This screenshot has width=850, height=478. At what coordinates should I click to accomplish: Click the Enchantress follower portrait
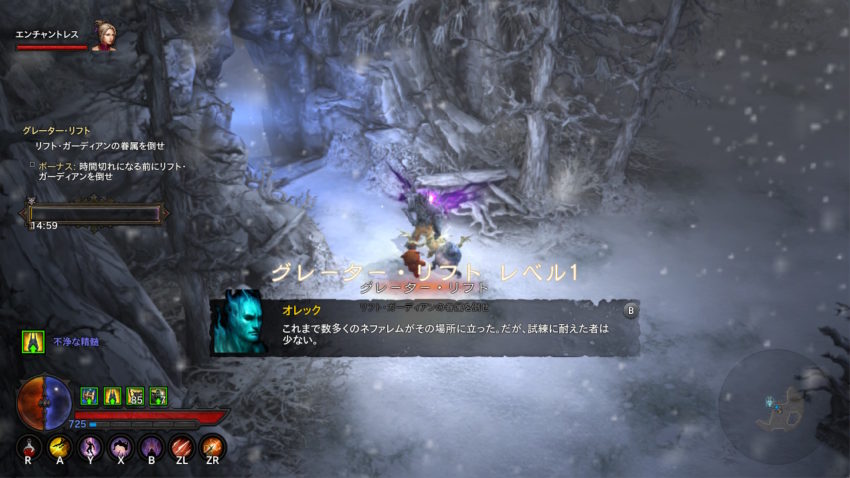point(103,35)
